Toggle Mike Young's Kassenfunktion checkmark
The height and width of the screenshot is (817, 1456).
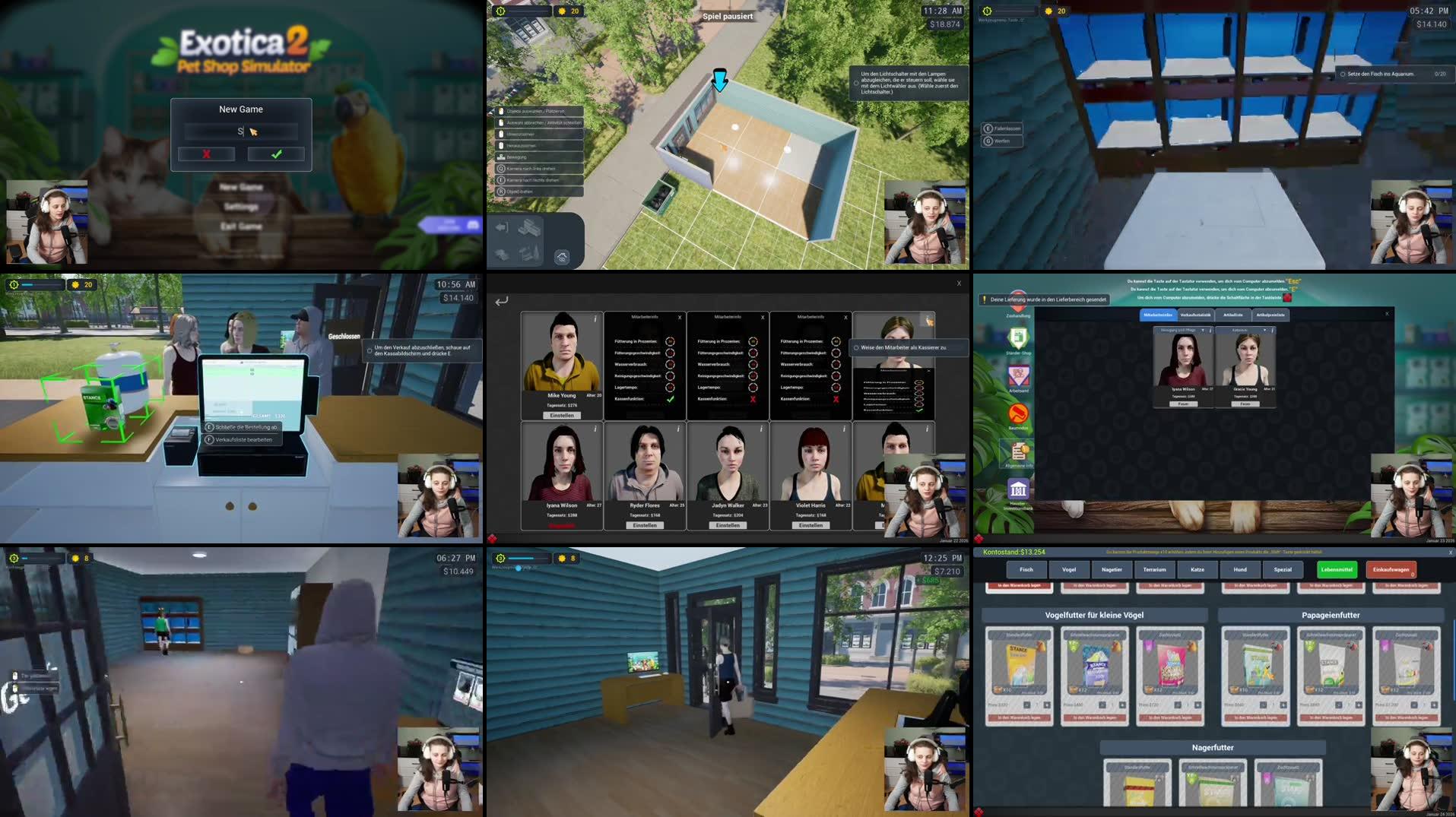(x=671, y=399)
